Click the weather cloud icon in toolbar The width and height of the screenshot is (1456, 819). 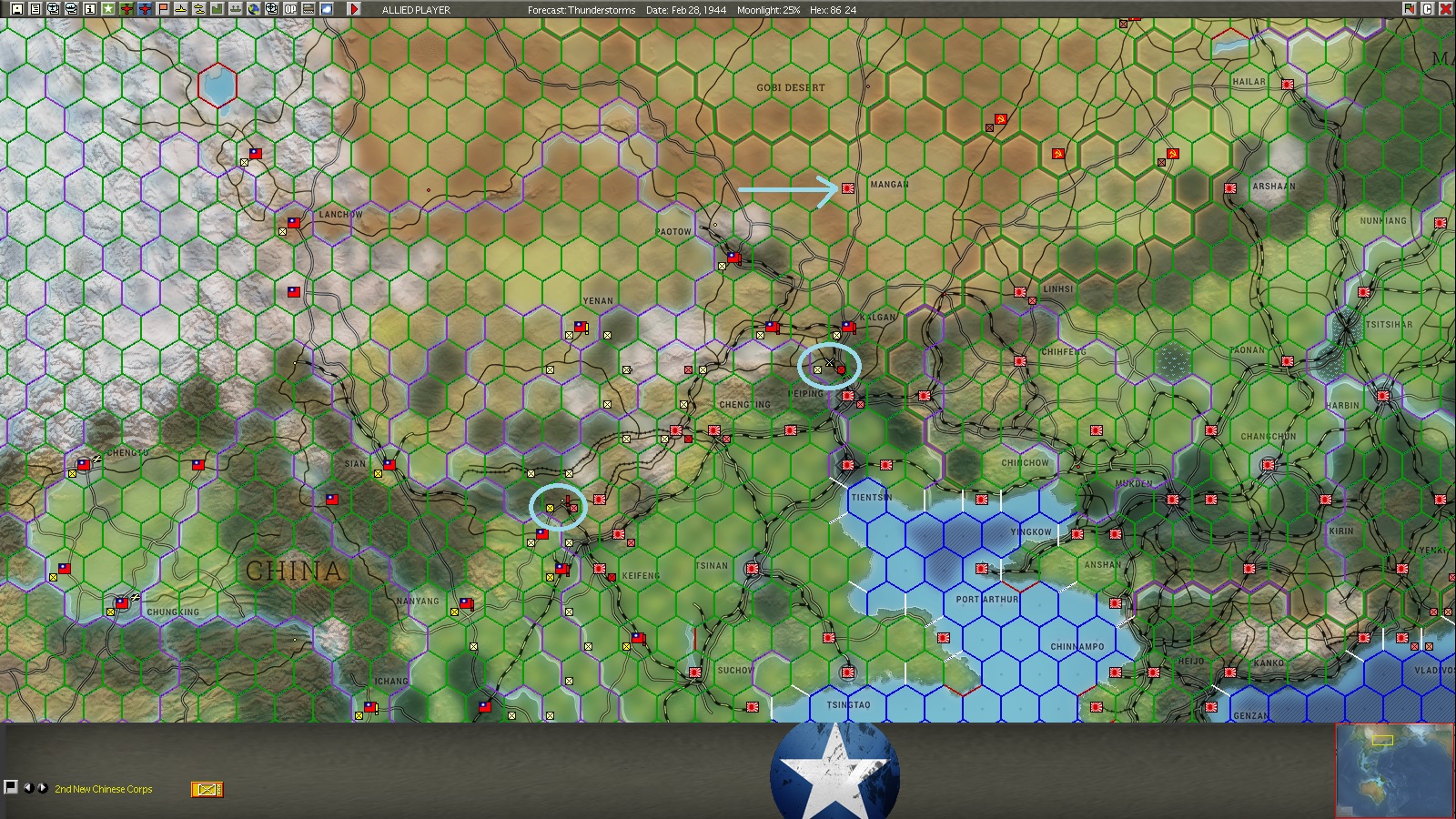coord(328,10)
